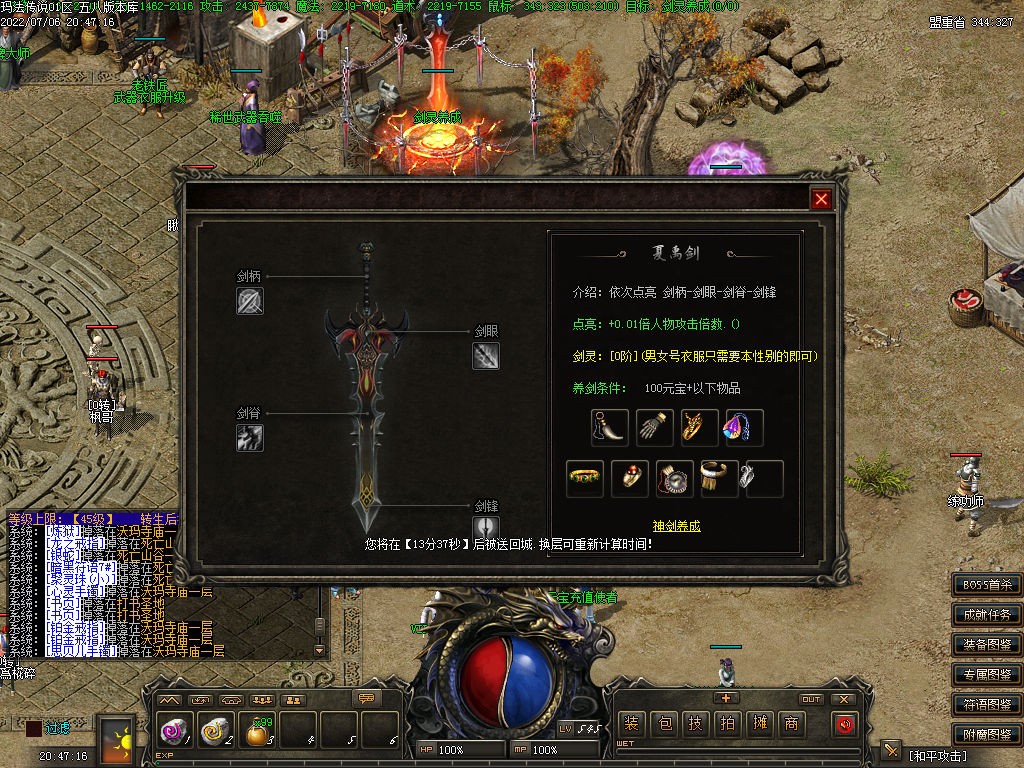Open the 包 bag button
The height and width of the screenshot is (768, 1024).
pos(664,724)
